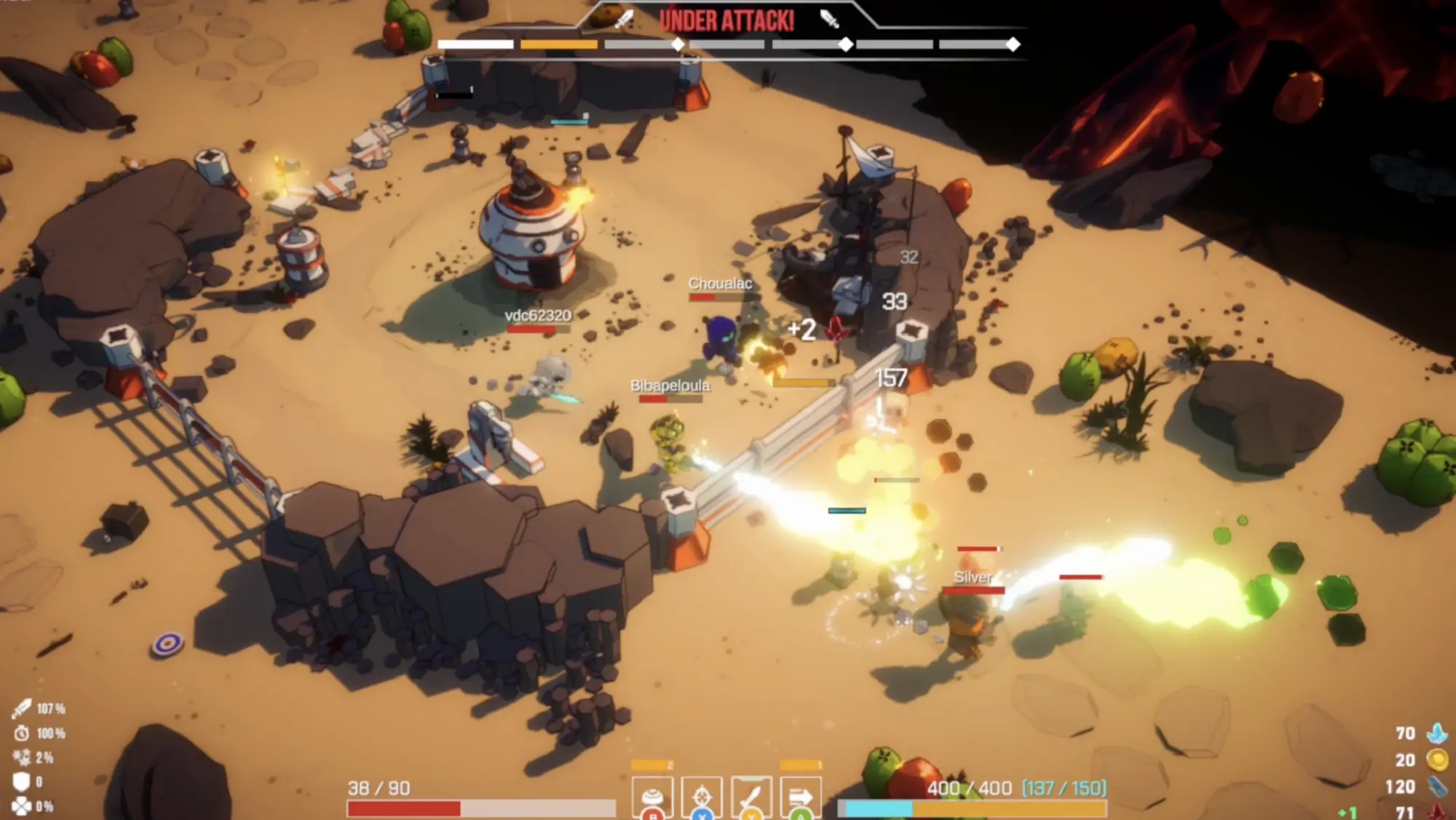Activate the crosshair targeting ability
The image size is (1456, 820).
(x=702, y=797)
